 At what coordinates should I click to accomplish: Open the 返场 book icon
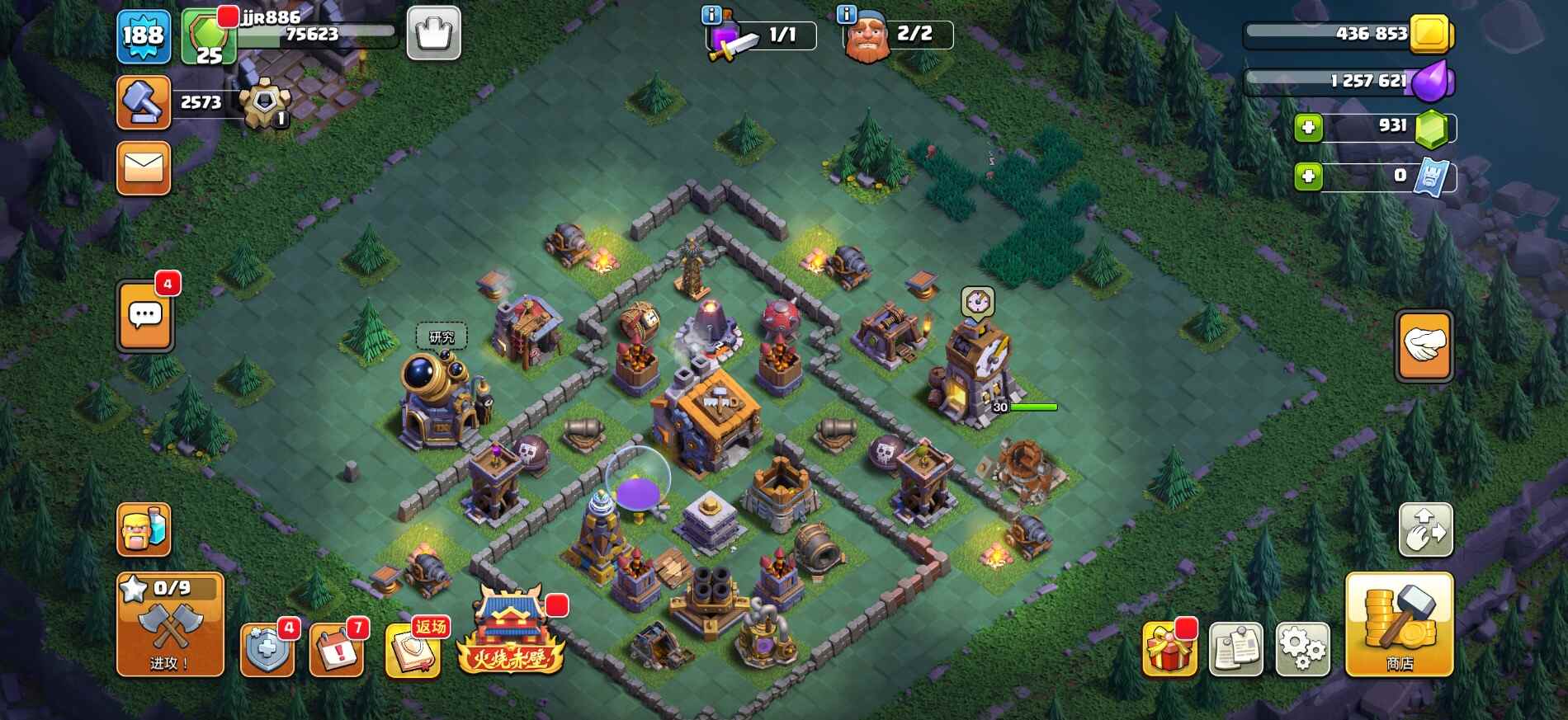click(x=412, y=650)
